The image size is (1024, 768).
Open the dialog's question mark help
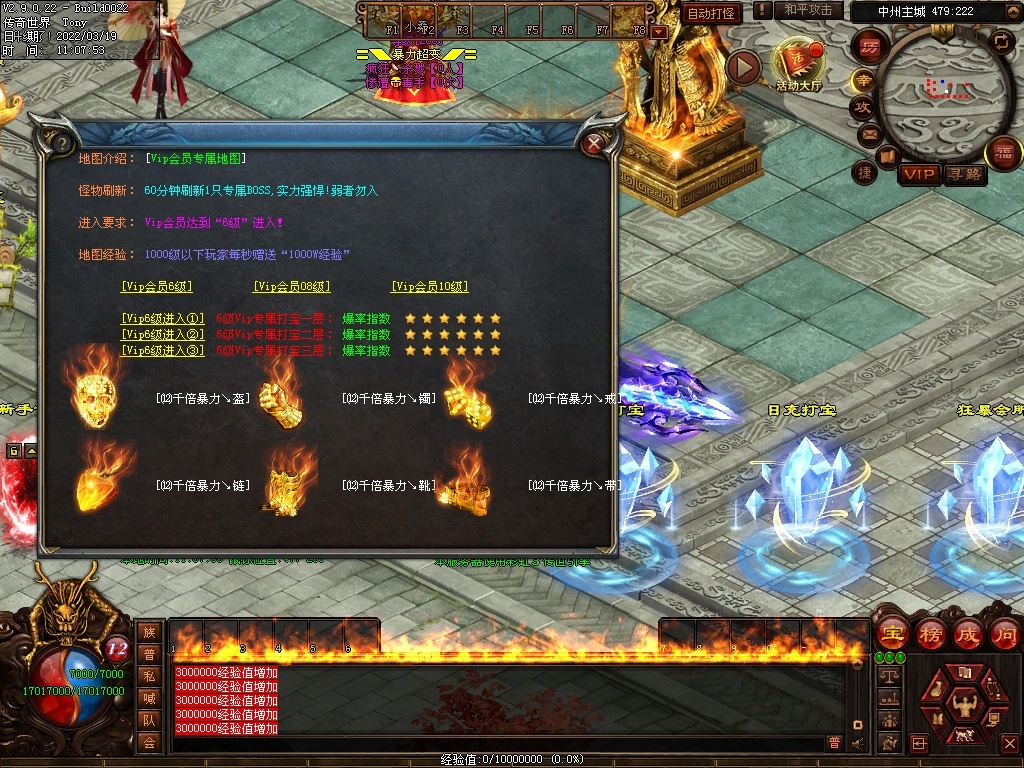[59, 143]
